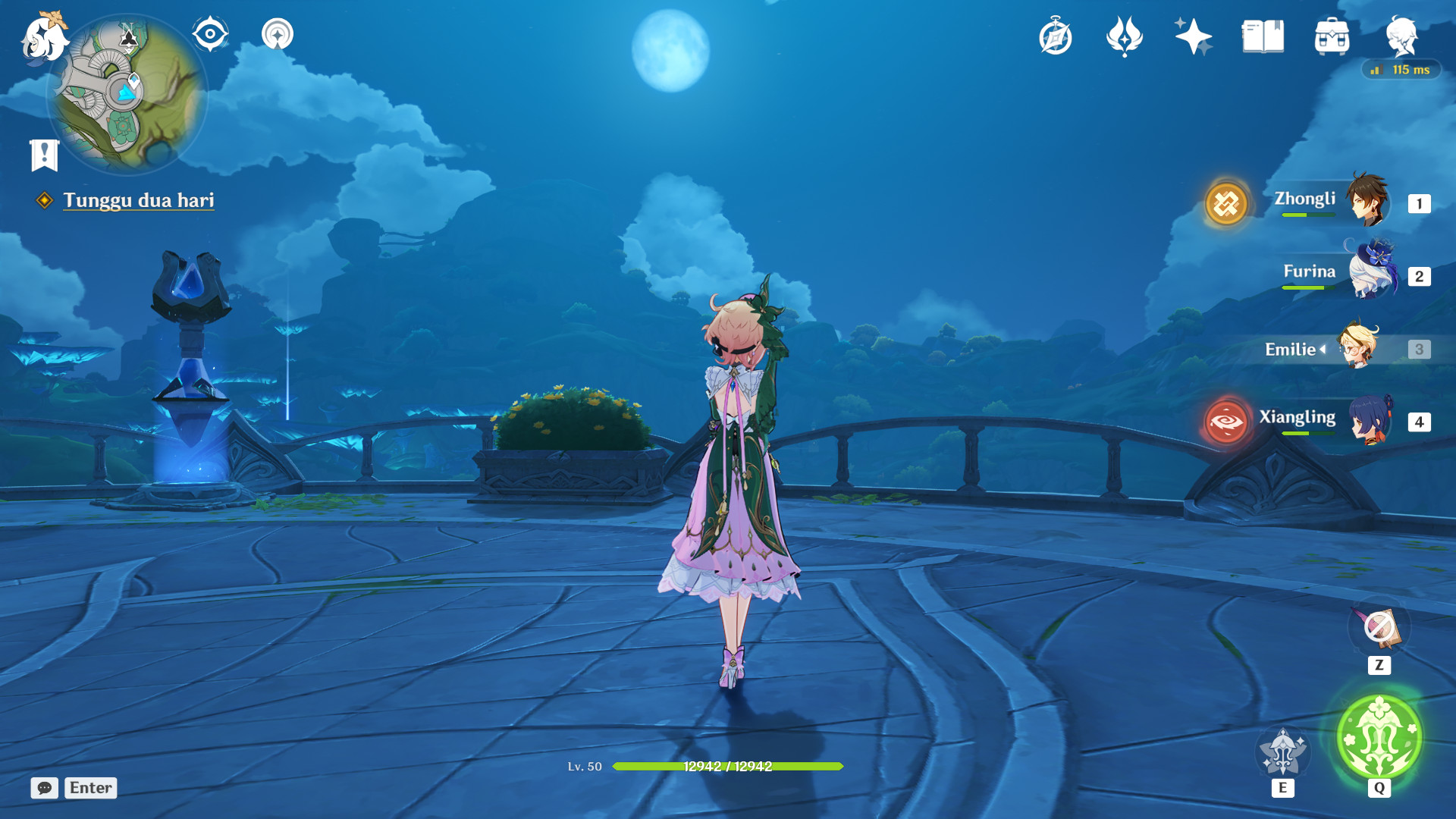The width and height of the screenshot is (1456, 819).
Task: Click Zhongli's glowing burst-ready orb
Action: 1225,203
